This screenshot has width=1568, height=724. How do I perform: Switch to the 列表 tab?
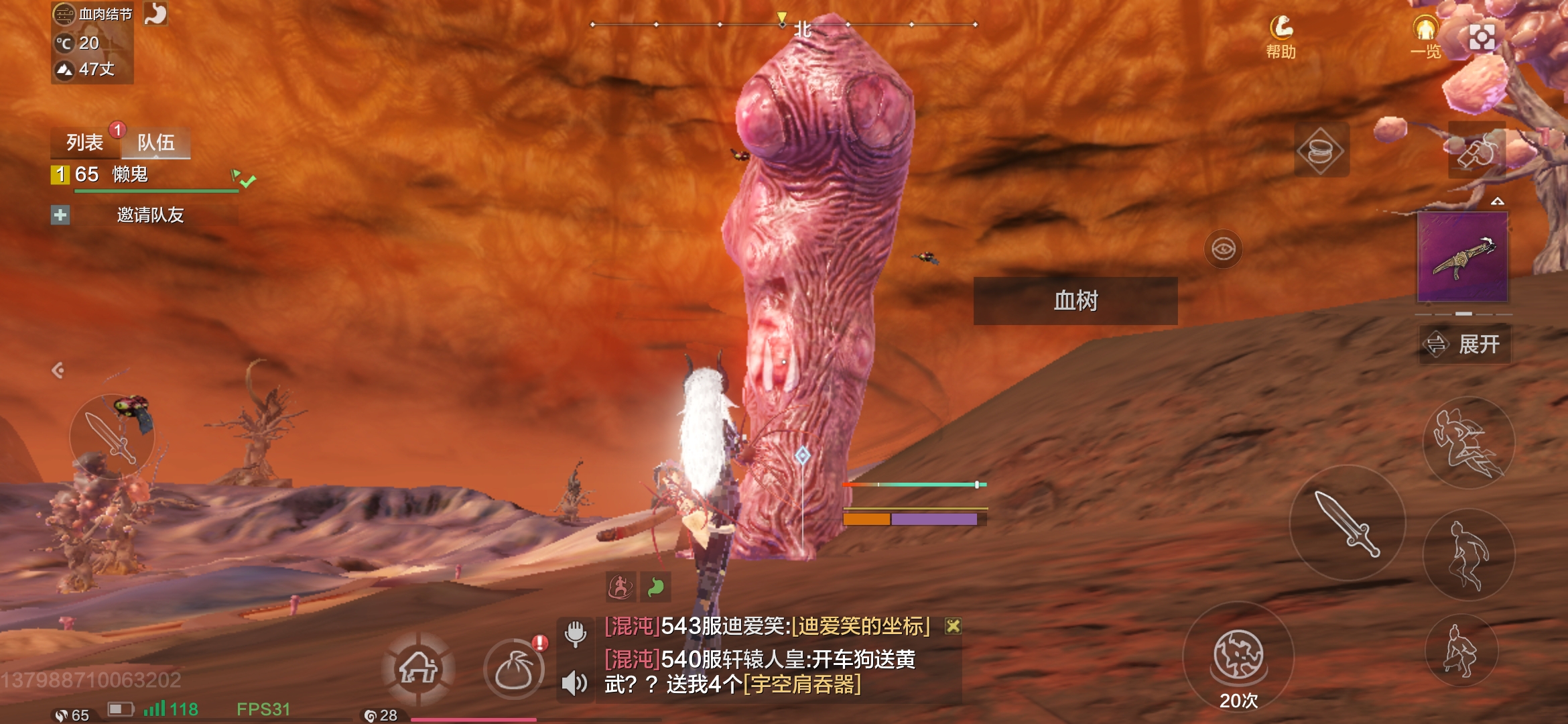tap(83, 142)
